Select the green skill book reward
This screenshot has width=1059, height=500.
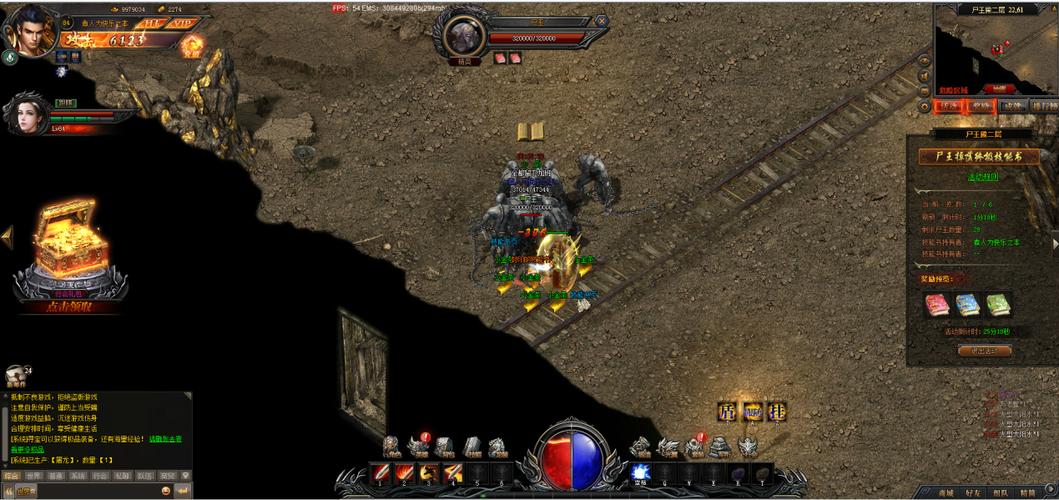pos(997,304)
